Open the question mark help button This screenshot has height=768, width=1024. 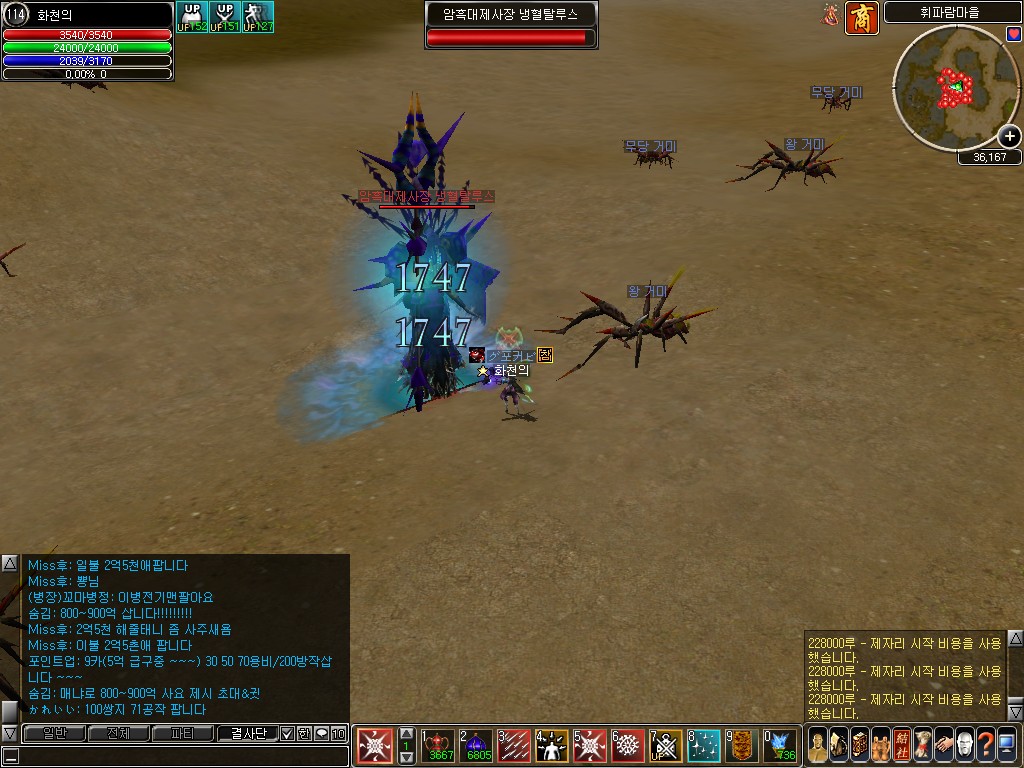986,745
